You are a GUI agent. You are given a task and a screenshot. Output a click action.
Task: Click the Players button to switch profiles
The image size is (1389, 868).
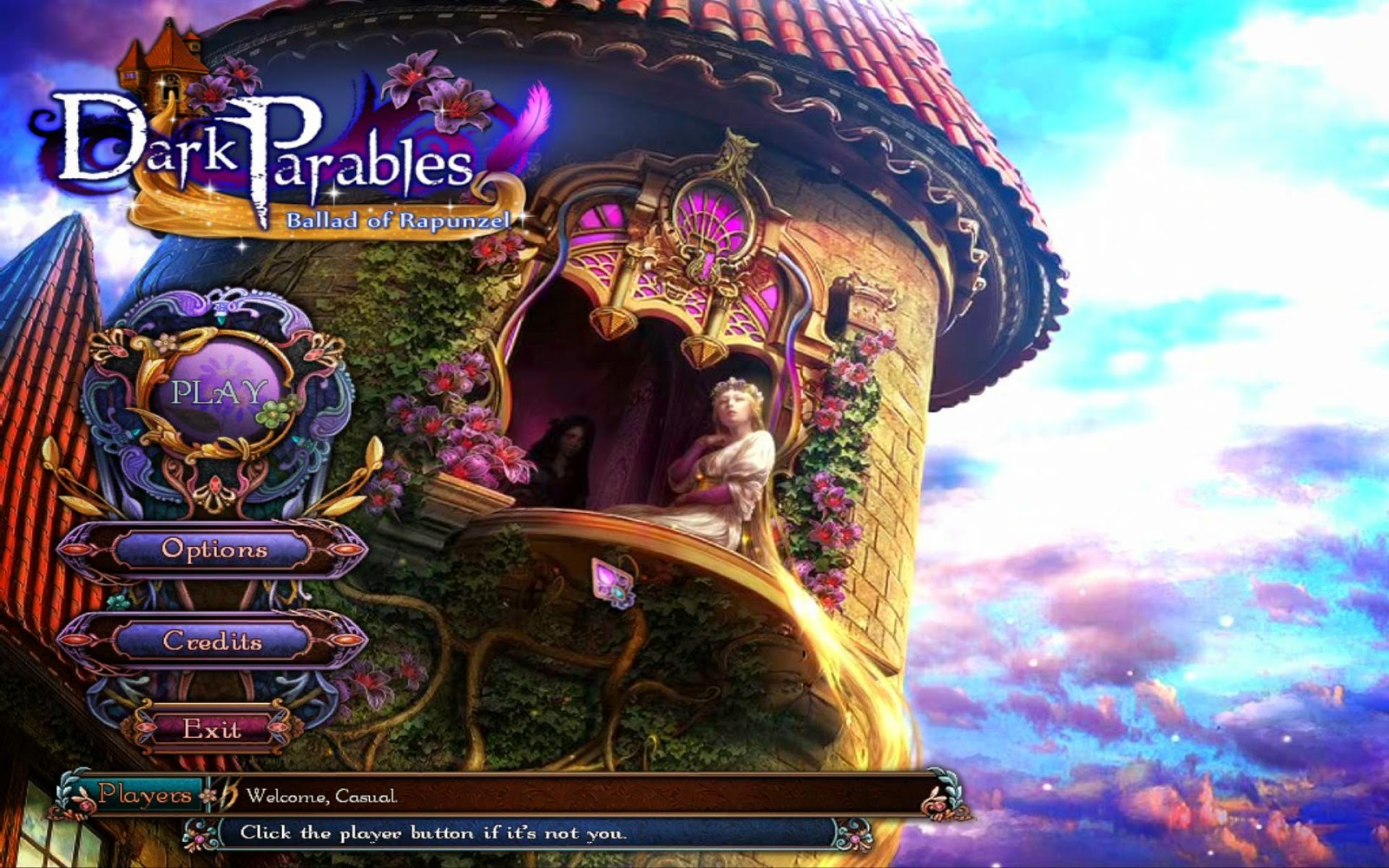click(145, 795)
